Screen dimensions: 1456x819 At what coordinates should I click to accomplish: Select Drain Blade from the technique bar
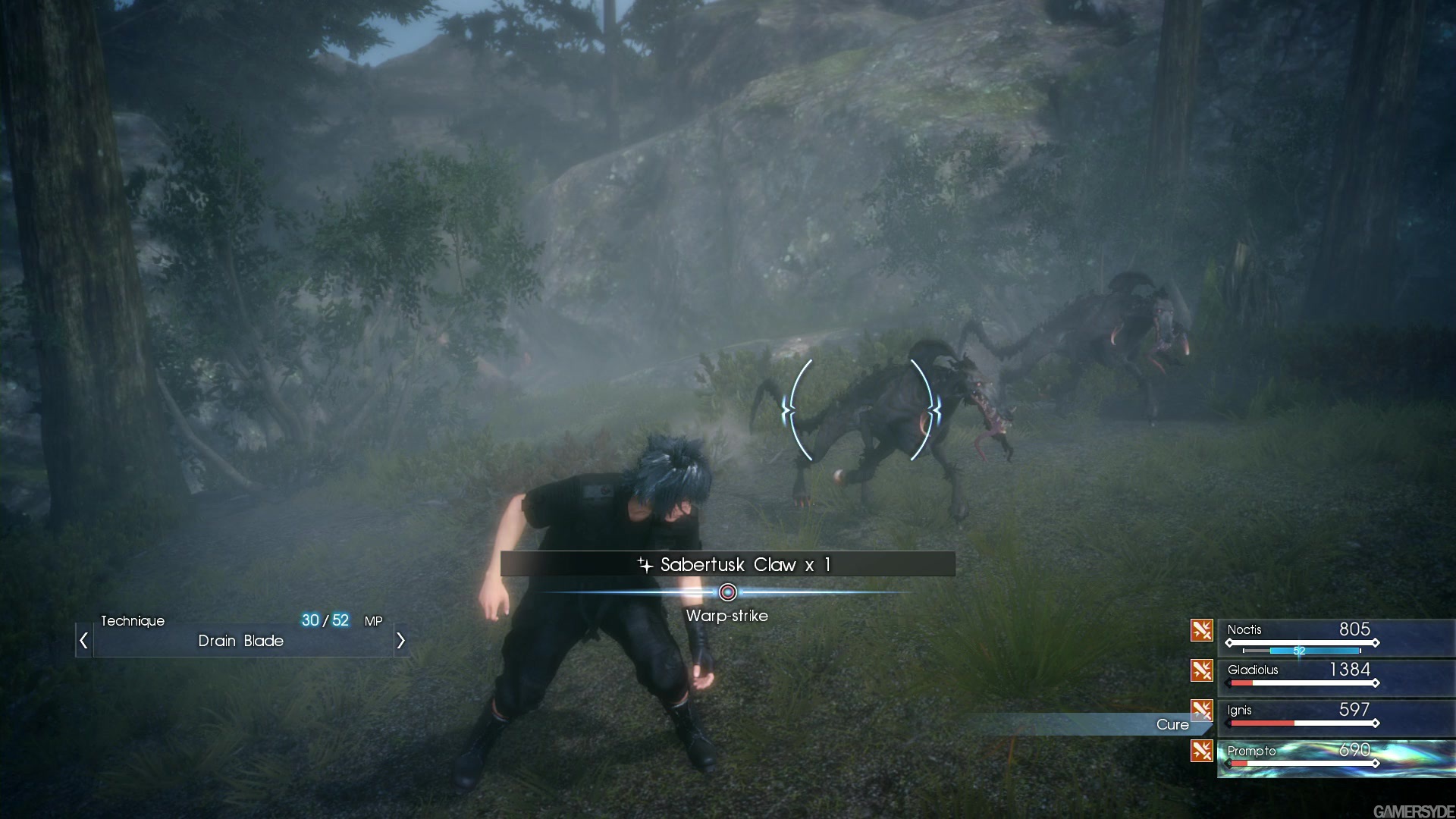(240, 642)
